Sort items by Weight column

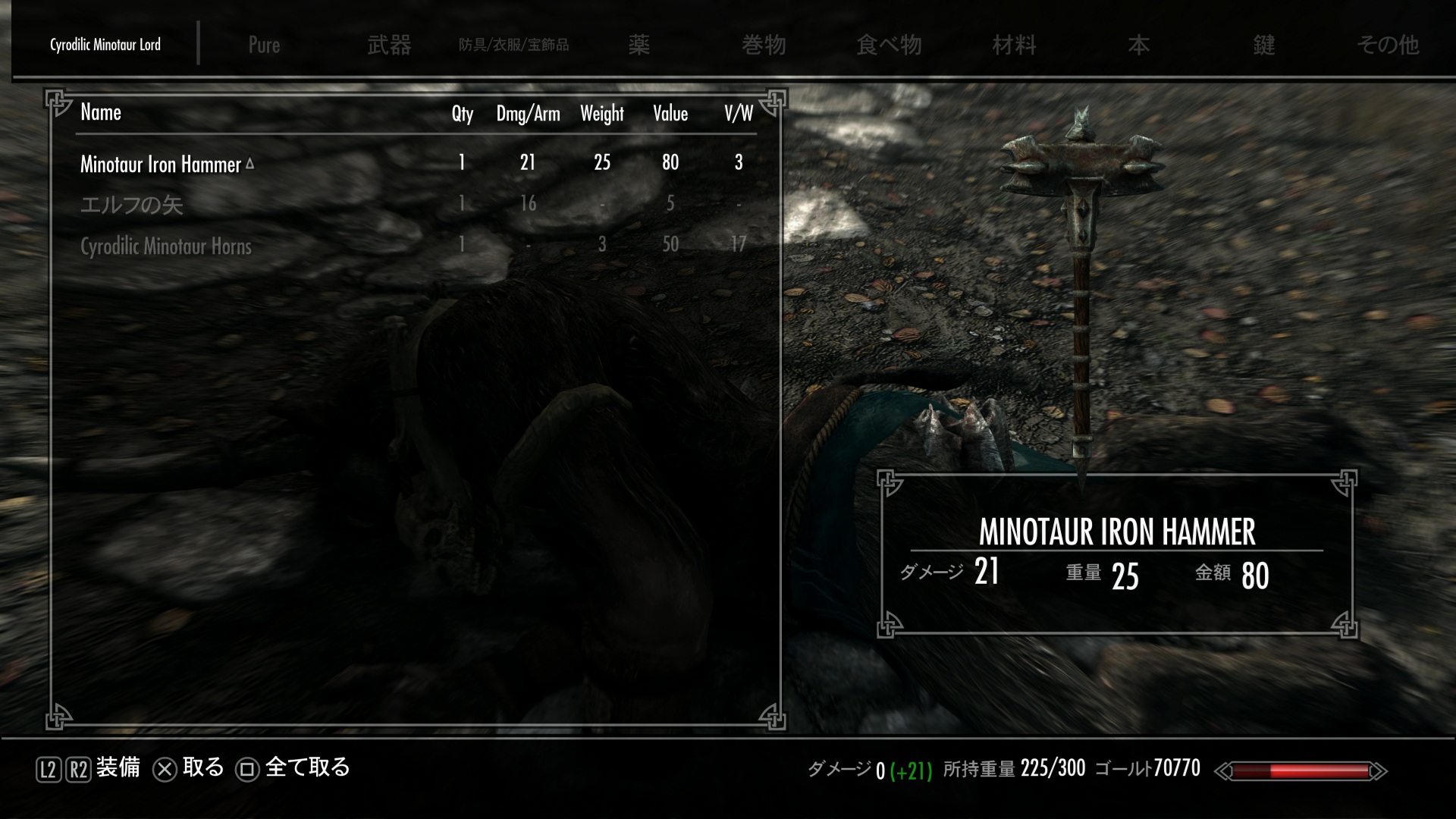click(601, 114)
